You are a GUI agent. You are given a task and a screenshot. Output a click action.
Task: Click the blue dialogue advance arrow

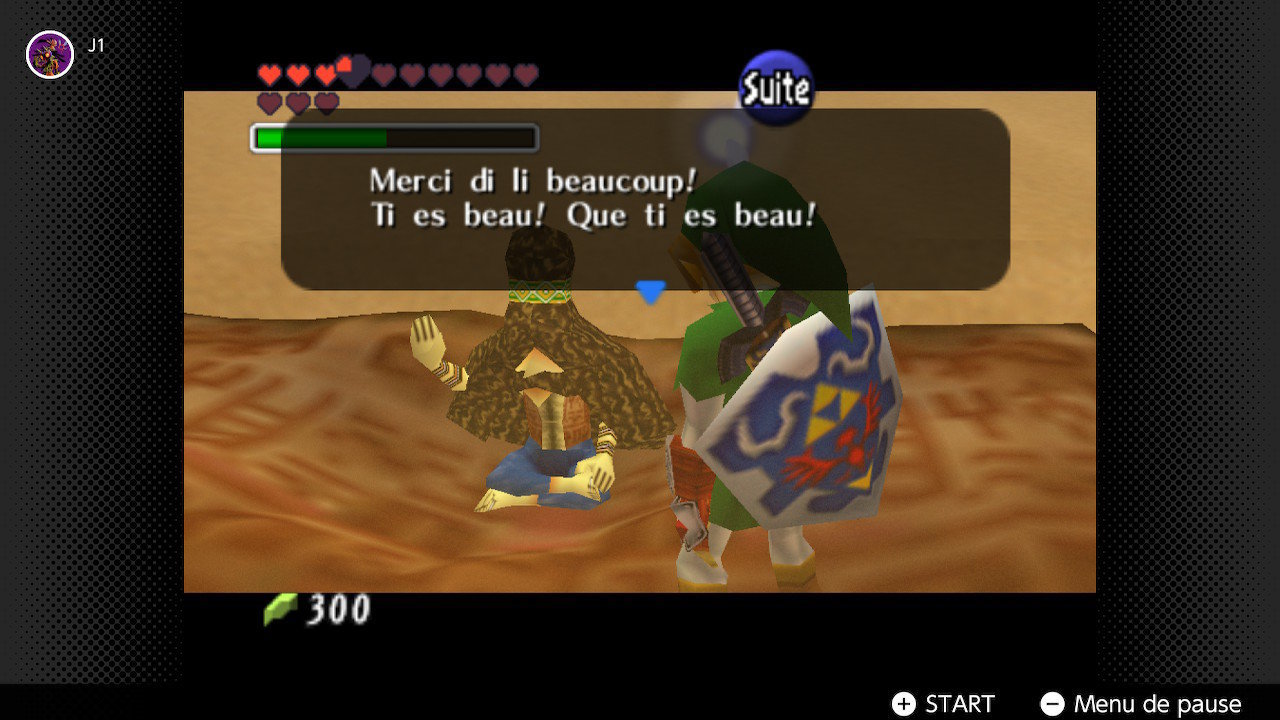(651, 291)
